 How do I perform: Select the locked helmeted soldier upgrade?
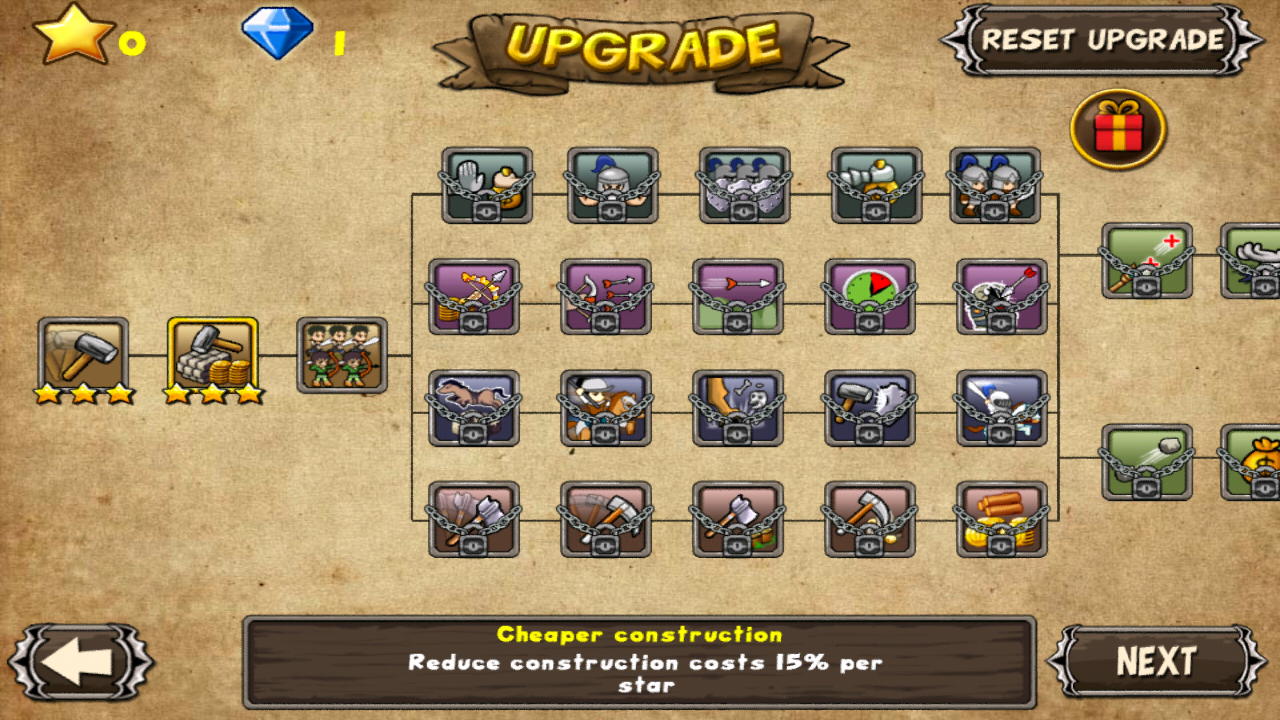click(613, 185)
